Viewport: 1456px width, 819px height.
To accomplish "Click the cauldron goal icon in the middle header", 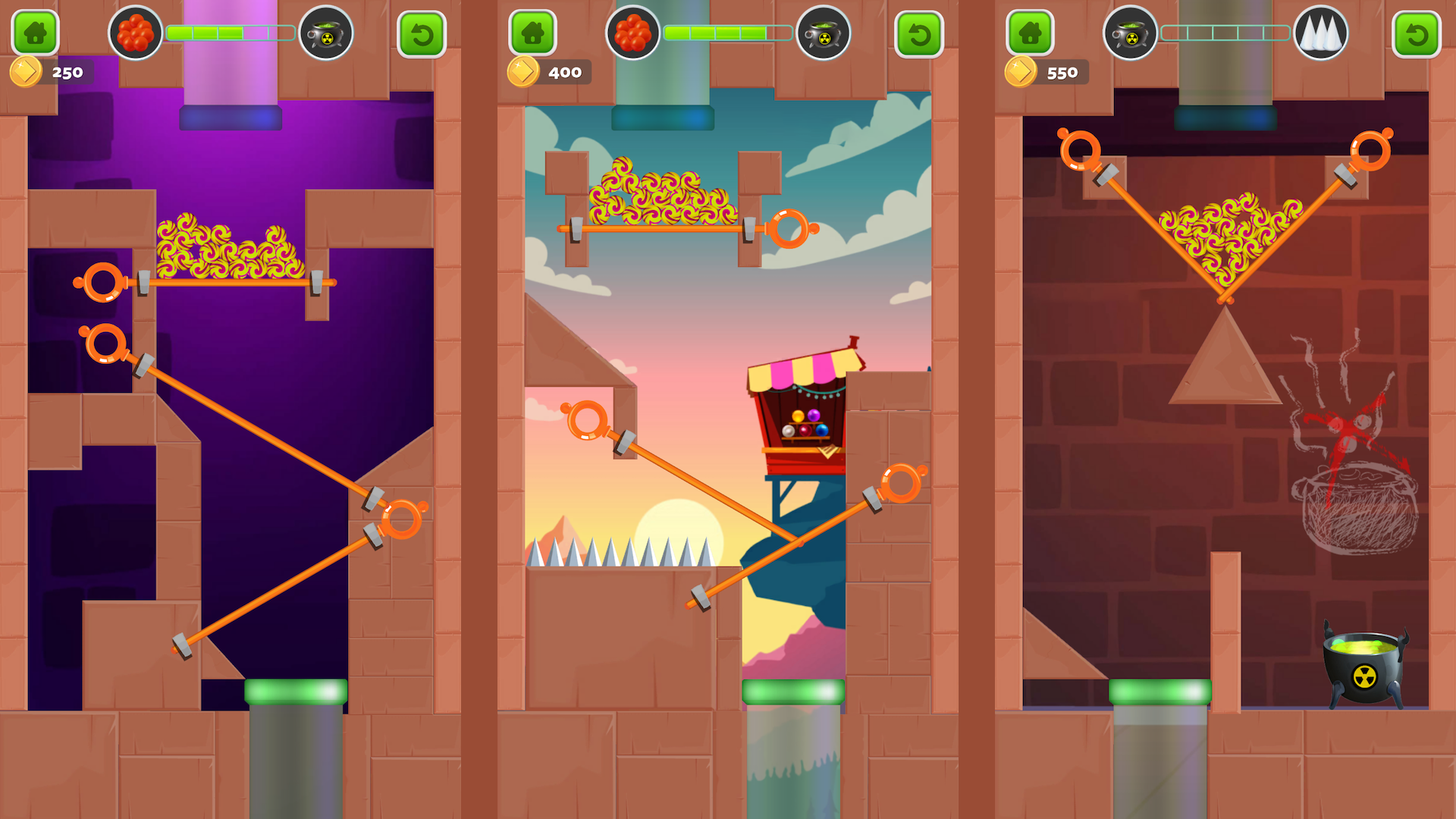I will click(x=824, y=33).
